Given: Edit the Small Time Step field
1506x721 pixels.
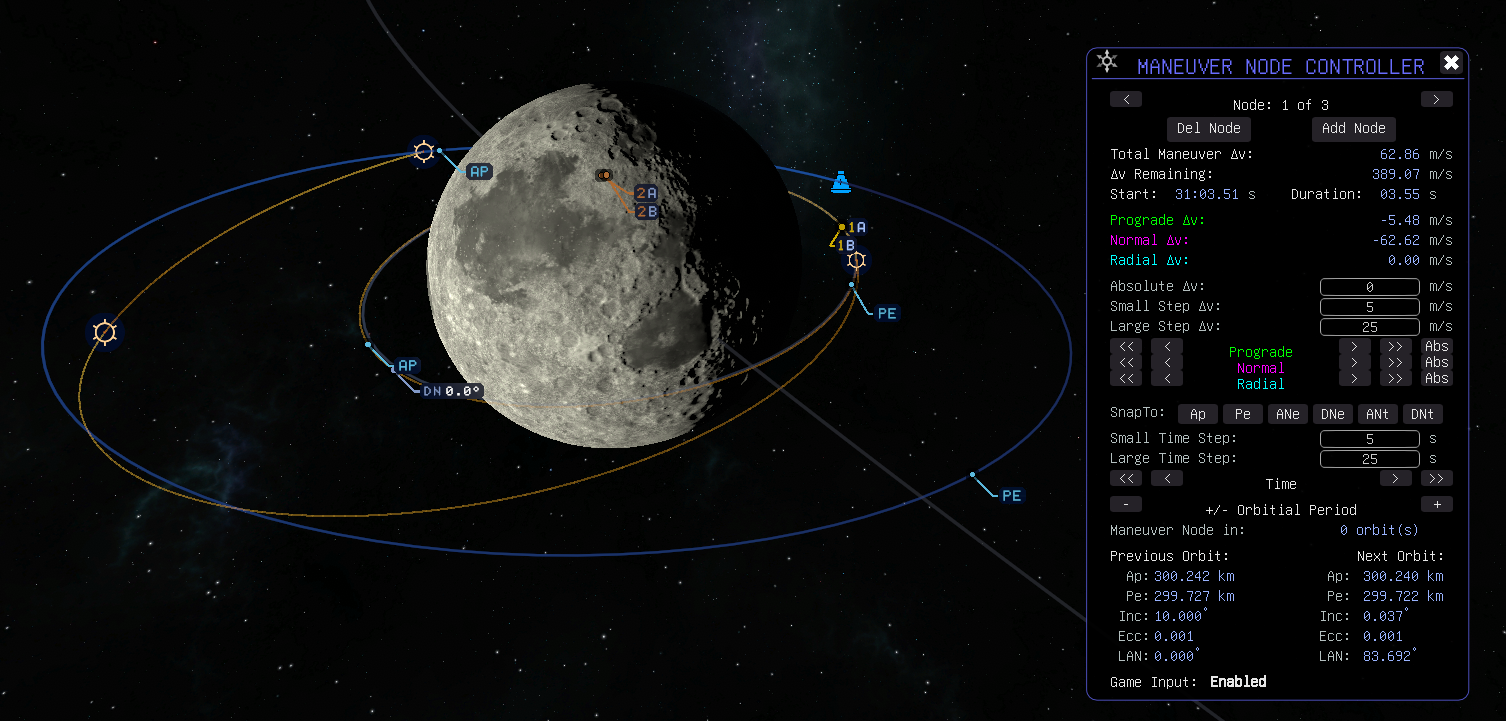Looking at the screenshot, I should (x=1369, y=439).
